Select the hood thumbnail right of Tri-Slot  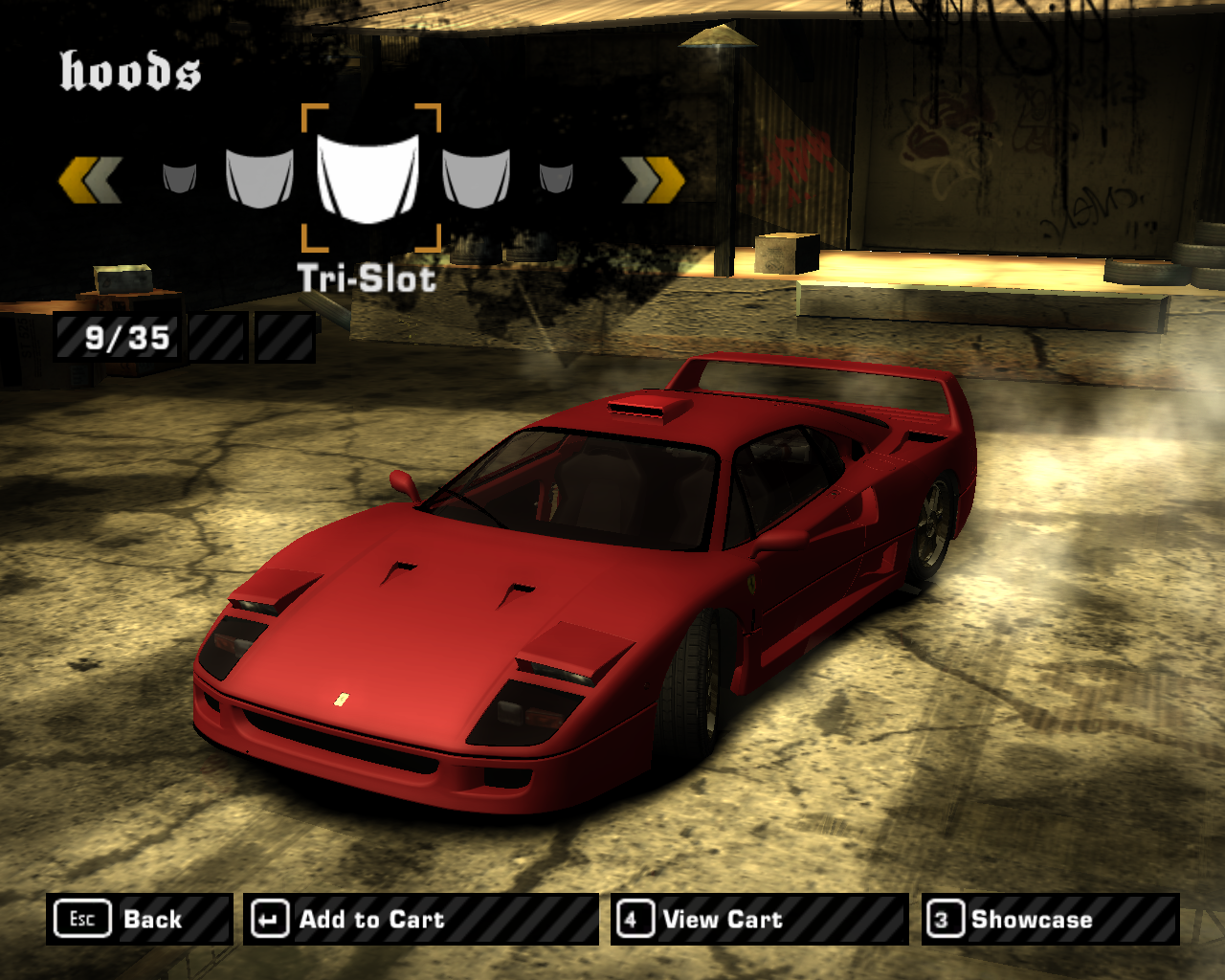(x=477, y=177)
